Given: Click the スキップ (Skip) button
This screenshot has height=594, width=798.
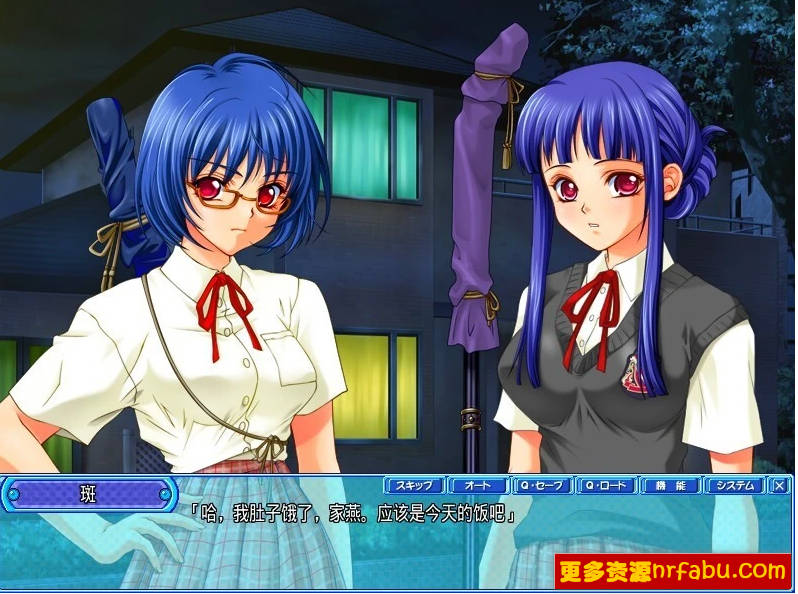Looking at the screenshot, I should point(413,486).
